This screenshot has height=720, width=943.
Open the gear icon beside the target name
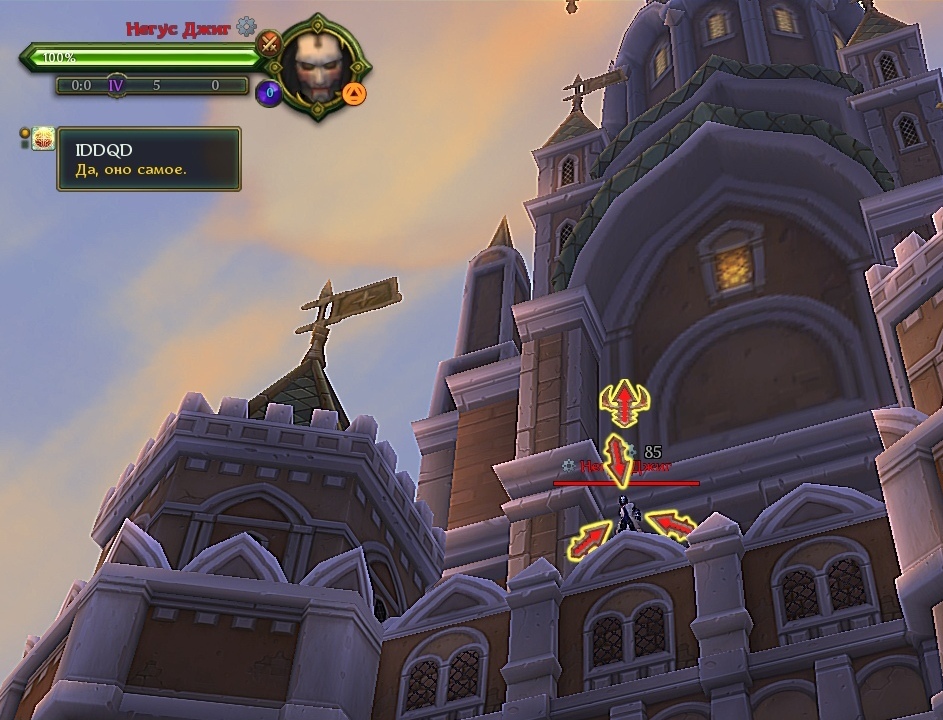coord(246,28)
